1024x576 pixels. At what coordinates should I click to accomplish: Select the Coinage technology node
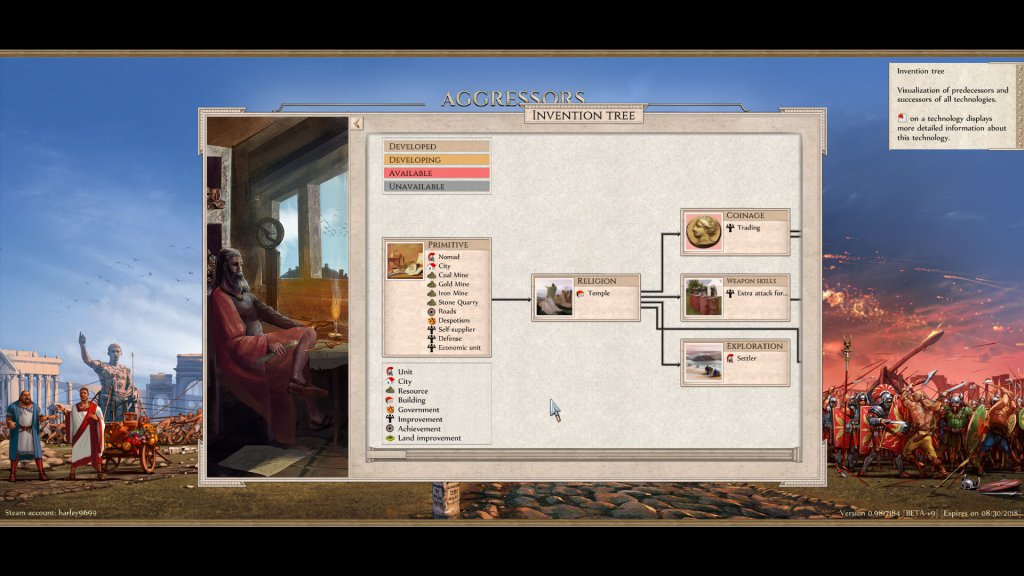[x=745, y=216]
